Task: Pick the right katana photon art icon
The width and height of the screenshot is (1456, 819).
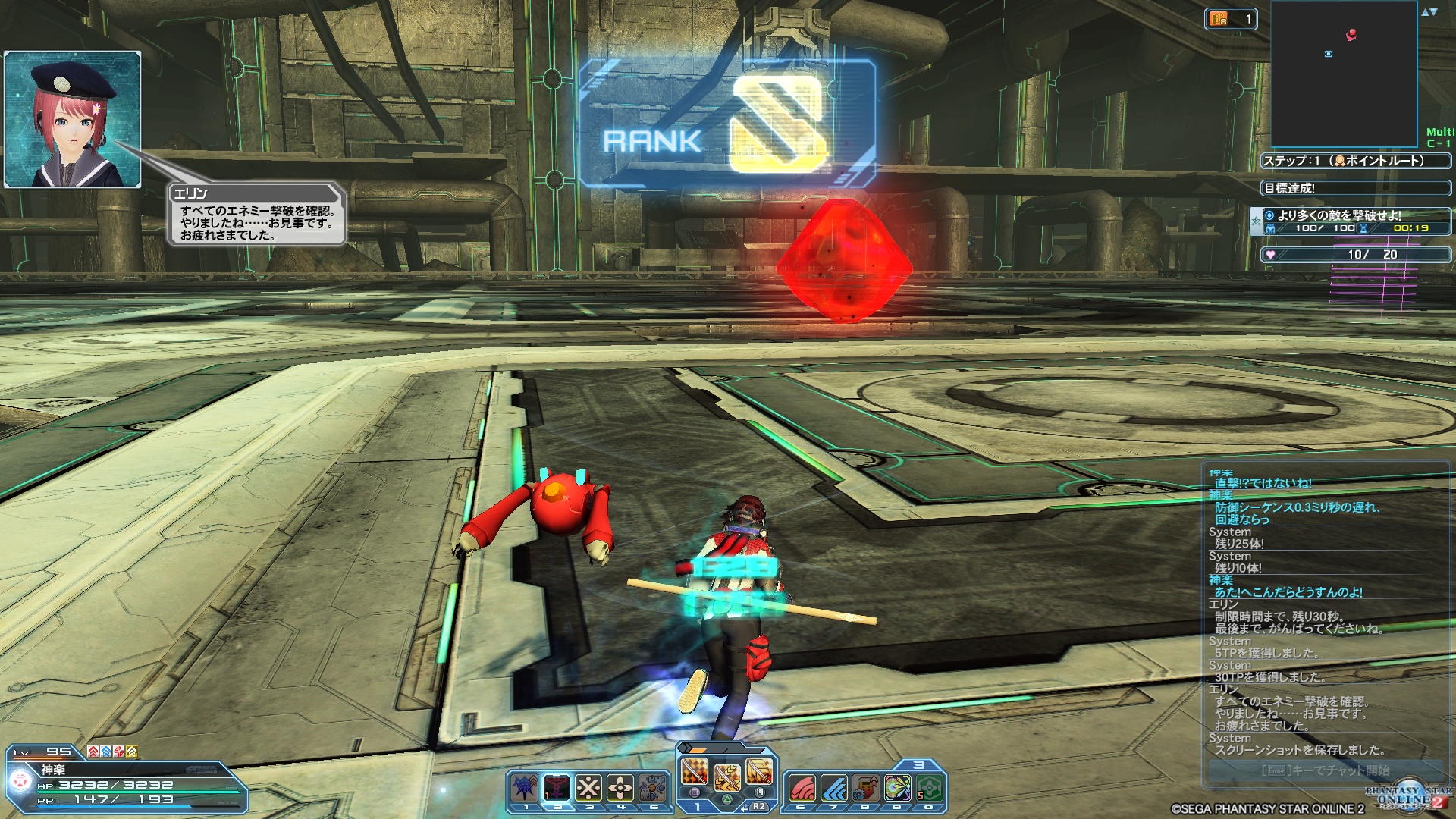Action: click(x=759, y=772)
